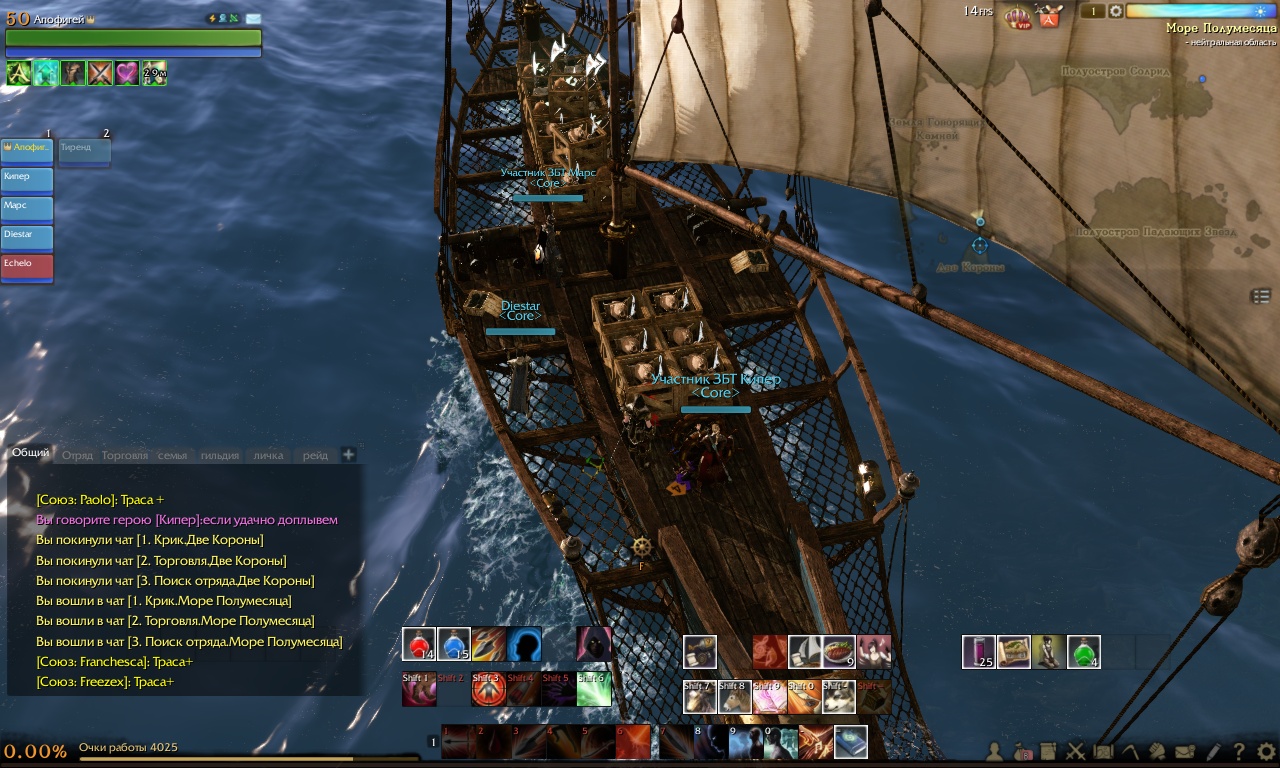Image resolution: width=1280 pixels, height=768 pixels.
Task: Open the character silhouette menu icon
Action: [x=994, y=751]
